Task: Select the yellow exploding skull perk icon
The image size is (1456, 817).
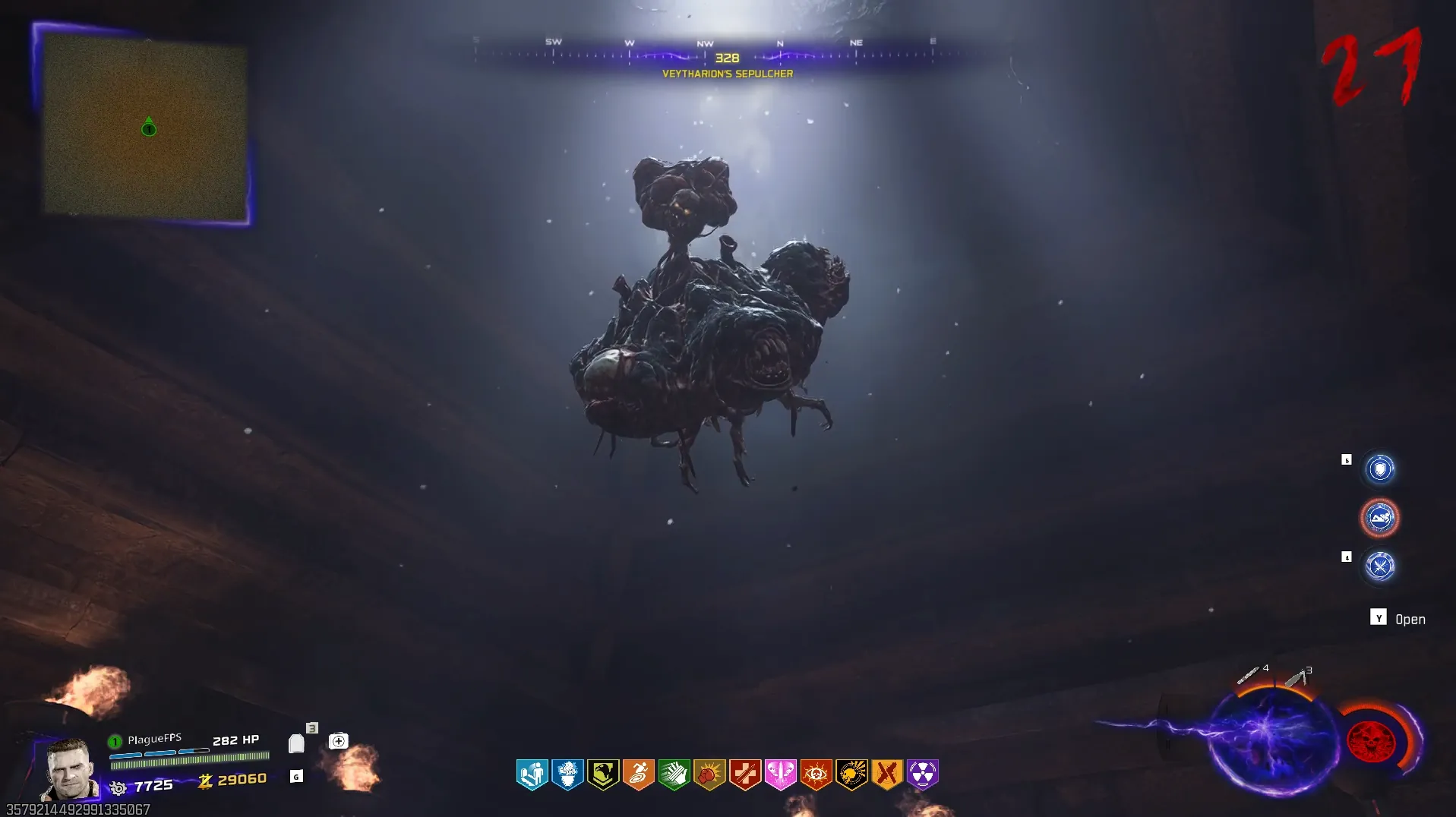Action: (x=851, y=774)
